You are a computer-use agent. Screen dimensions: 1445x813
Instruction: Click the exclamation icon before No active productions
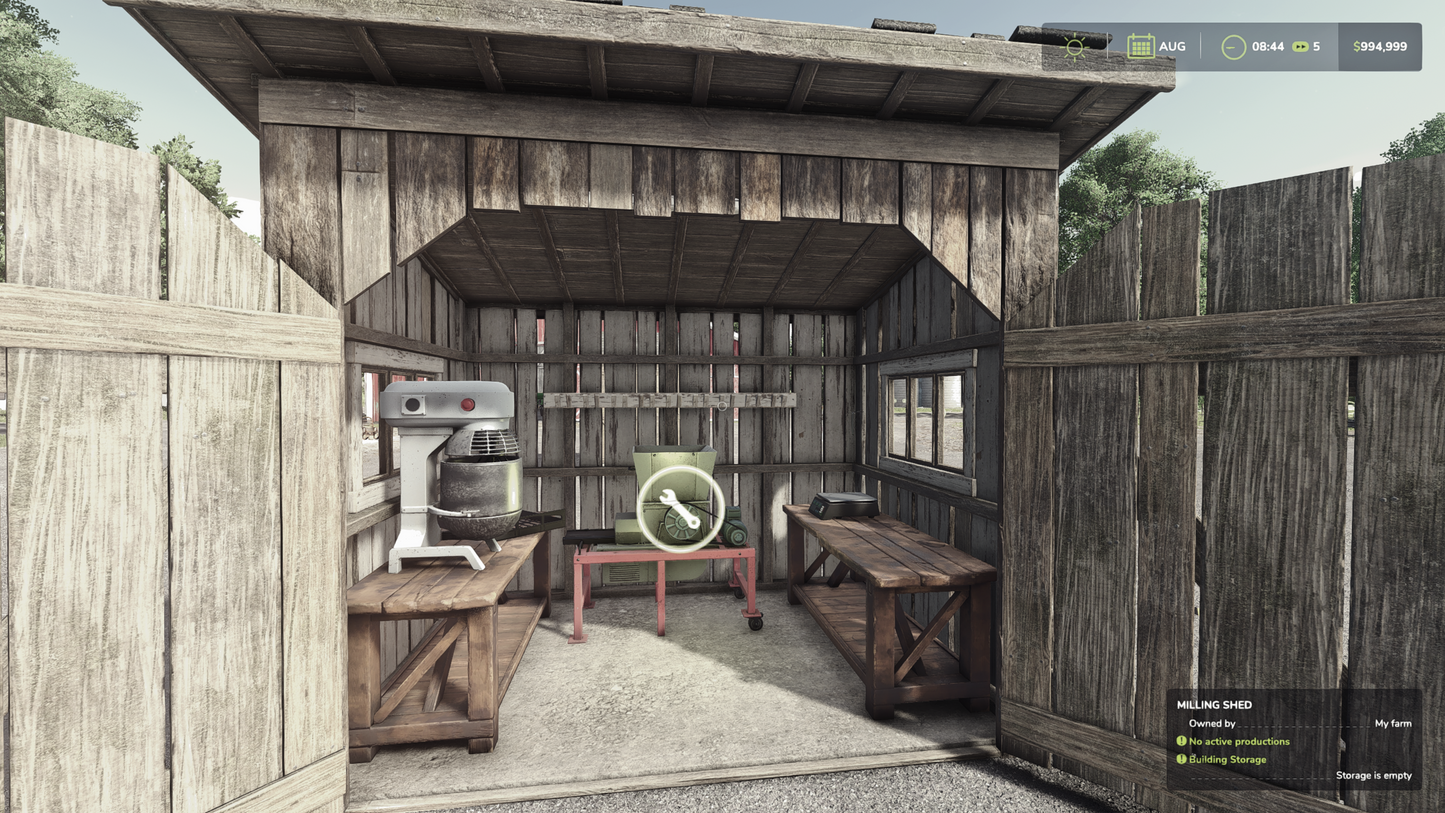[x=1181, y=741]
